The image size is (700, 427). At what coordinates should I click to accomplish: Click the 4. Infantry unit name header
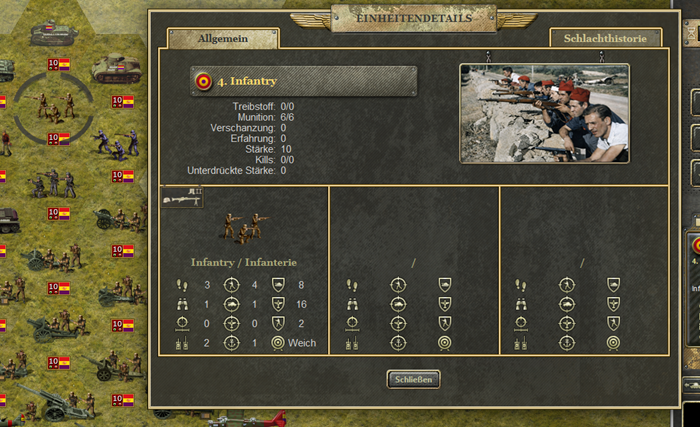point(303,81)
